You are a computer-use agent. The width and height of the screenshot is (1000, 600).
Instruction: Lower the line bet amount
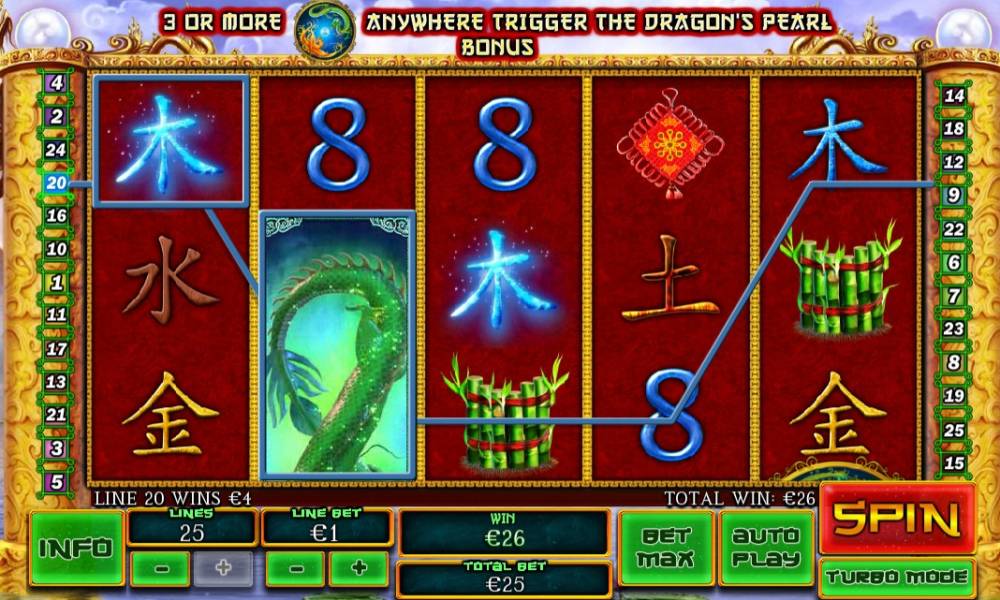[x=294, y=568]
